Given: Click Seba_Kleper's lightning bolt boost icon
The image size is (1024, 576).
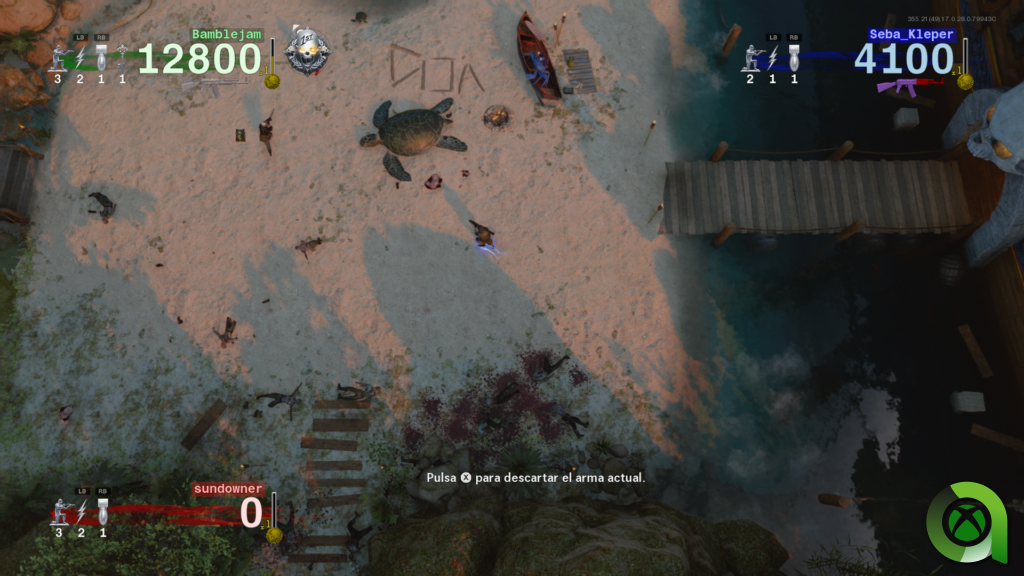Looking at the screenshot, I should 772,57.
